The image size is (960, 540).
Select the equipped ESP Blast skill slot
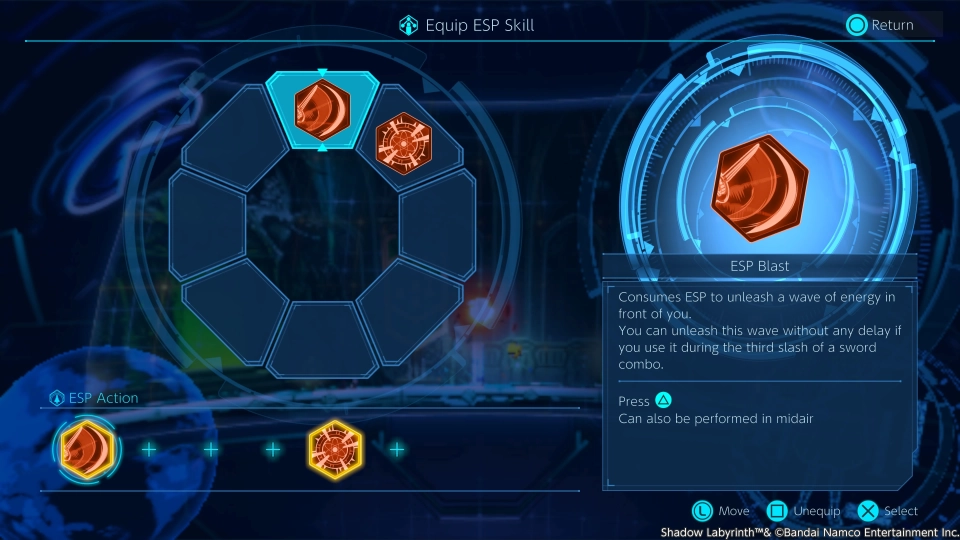pyautogui.click(x=322, y=110)
